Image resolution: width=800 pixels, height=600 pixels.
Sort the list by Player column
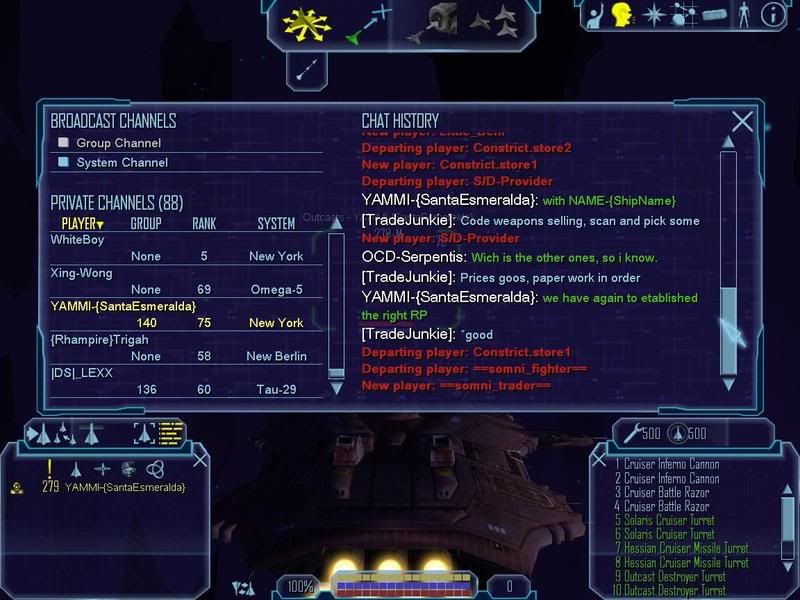pos(82,224)
